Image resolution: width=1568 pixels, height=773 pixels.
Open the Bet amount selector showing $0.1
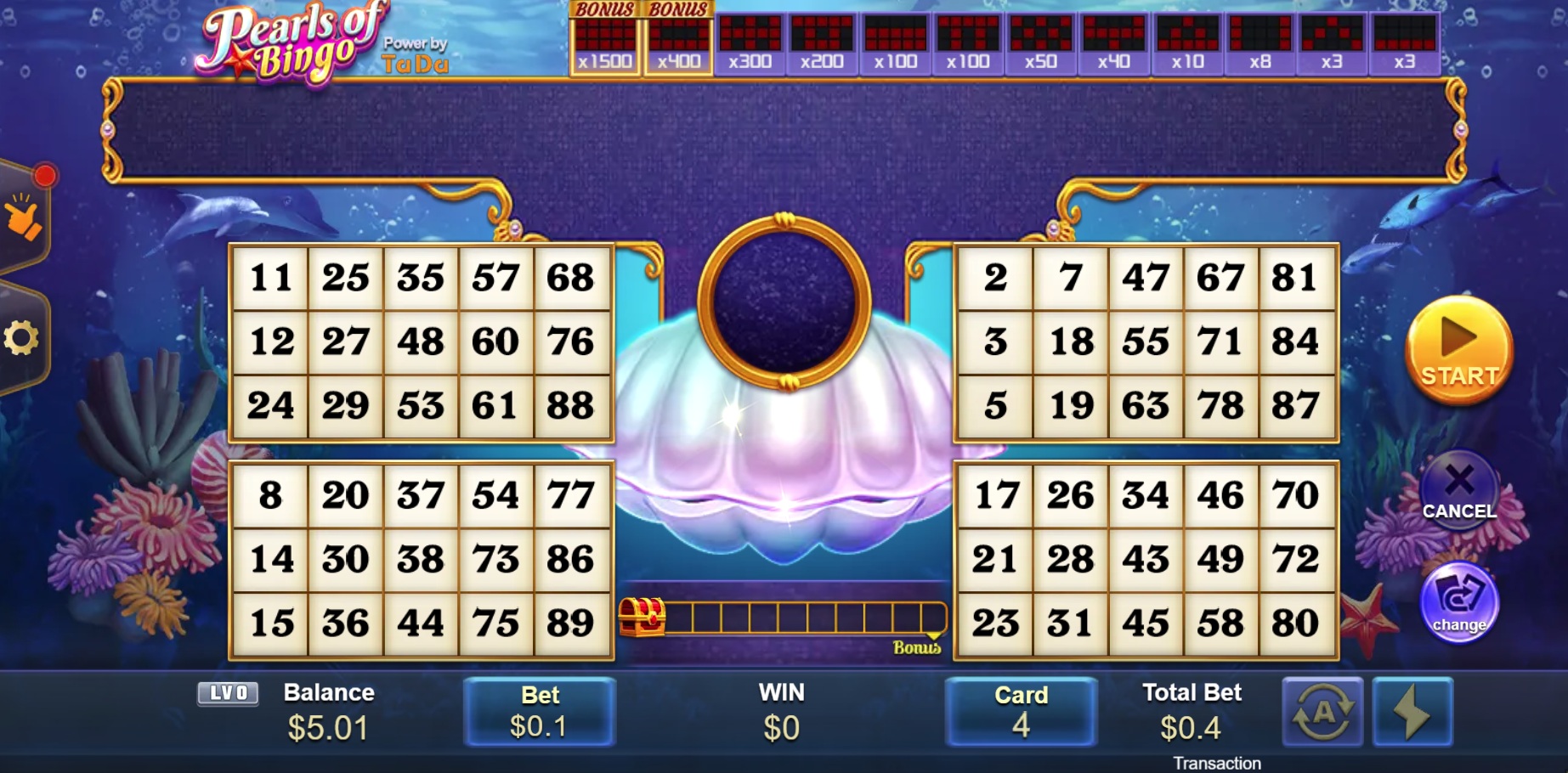(539, 712)
